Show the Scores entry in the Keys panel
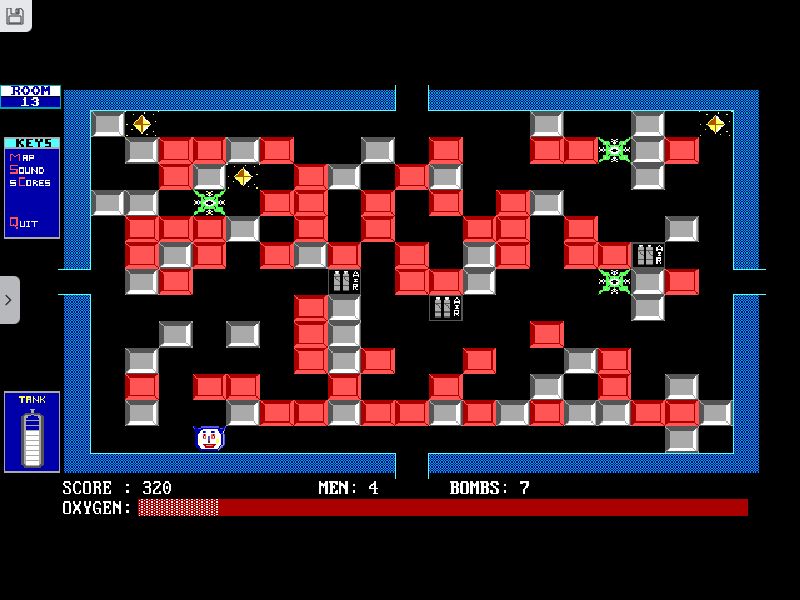800x600 pixels. point(30,183)
